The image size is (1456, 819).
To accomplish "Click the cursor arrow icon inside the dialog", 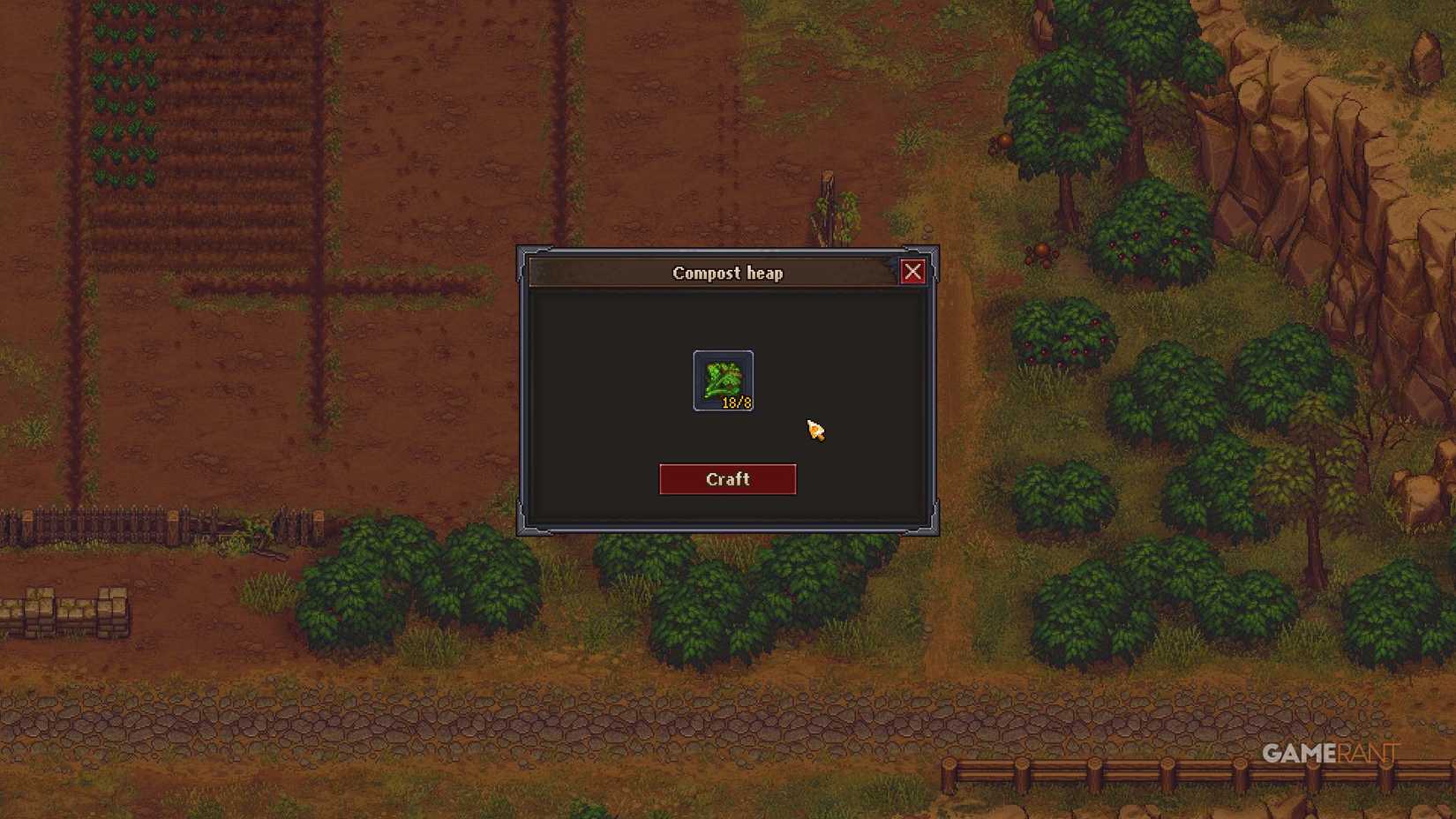I will click(x=813, y=431).
